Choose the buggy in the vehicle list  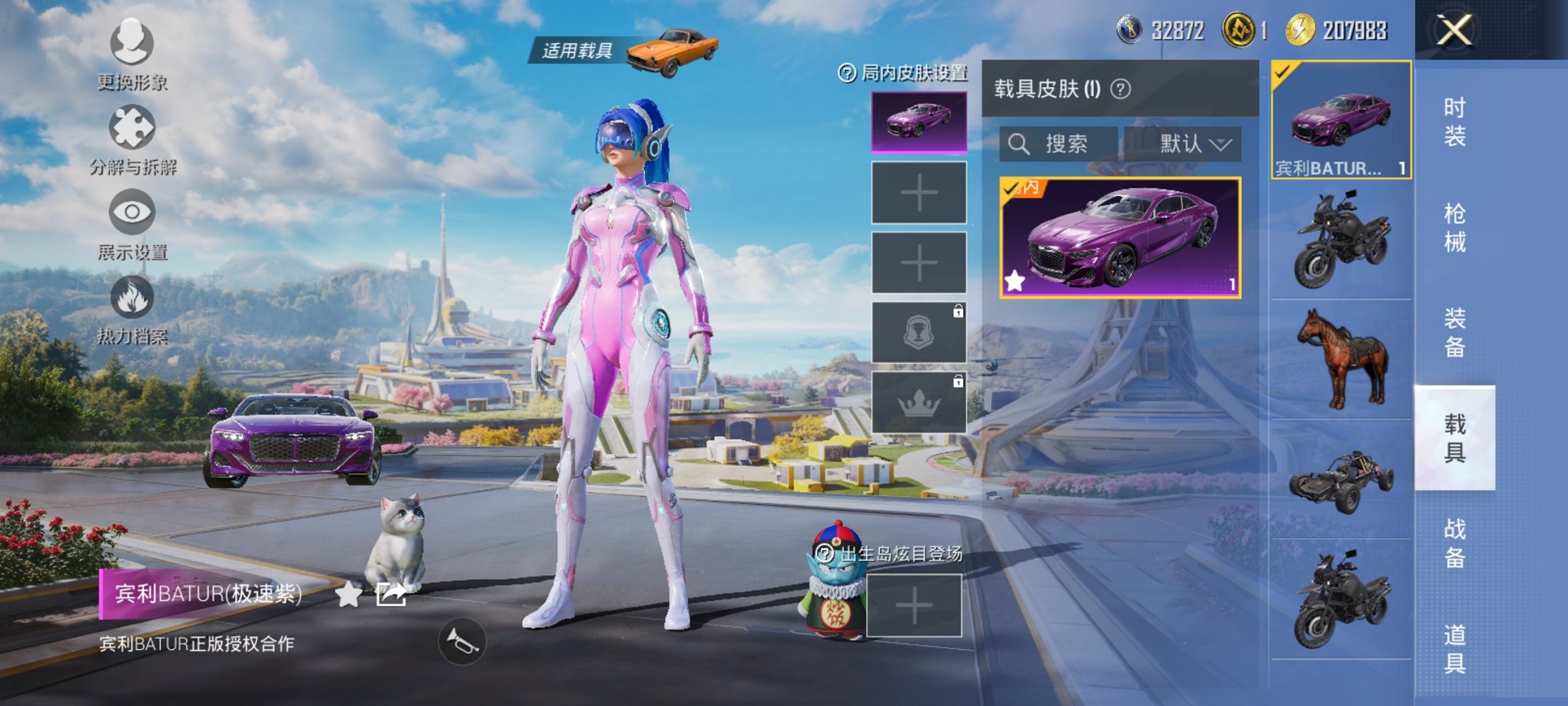pyautogui.click(x=1342, y=480)
